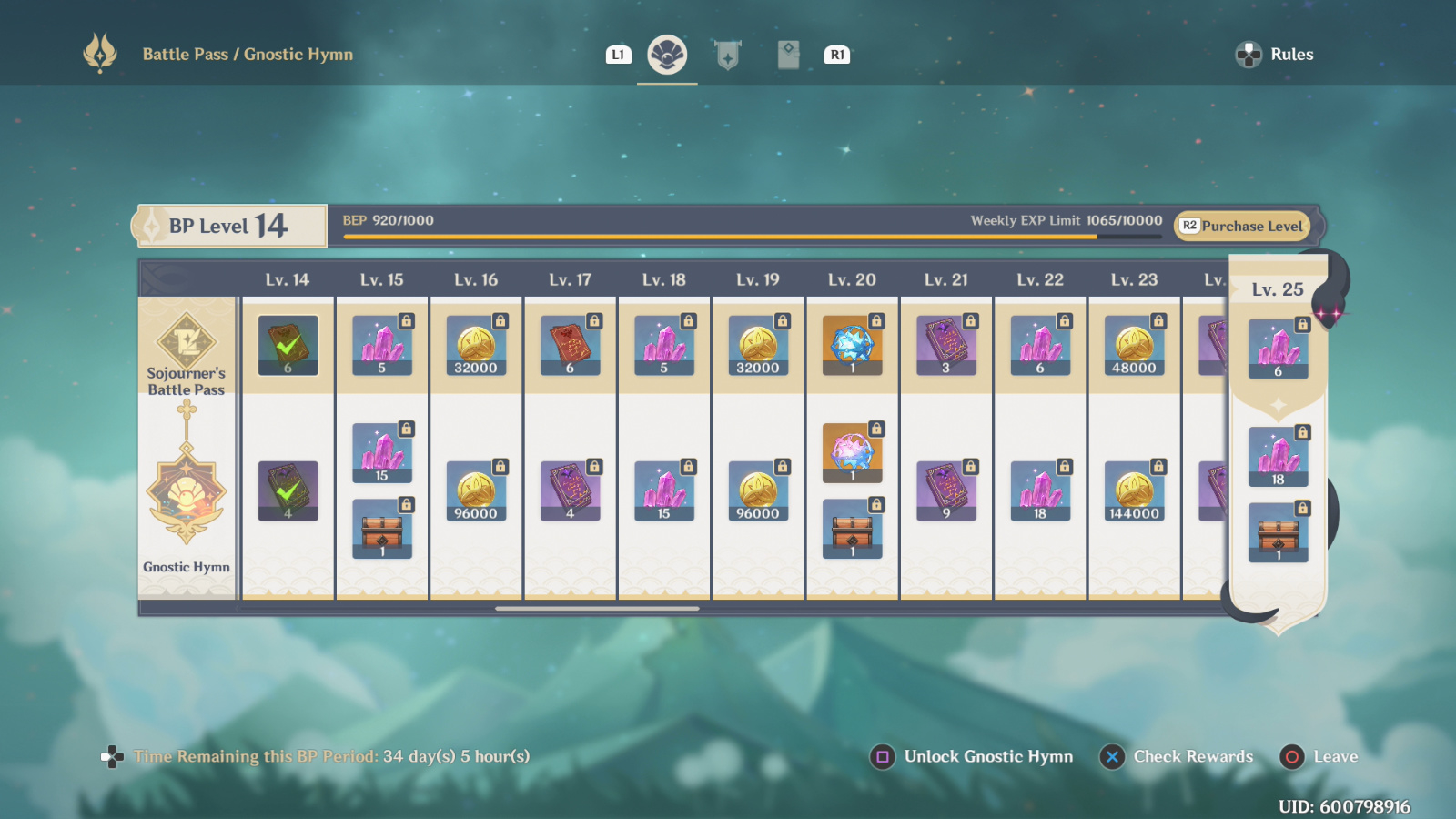Select the seashell Battle Pass rewards tab icon
The width and height of the screenshot is (1456, 819).
click(667, 54)
